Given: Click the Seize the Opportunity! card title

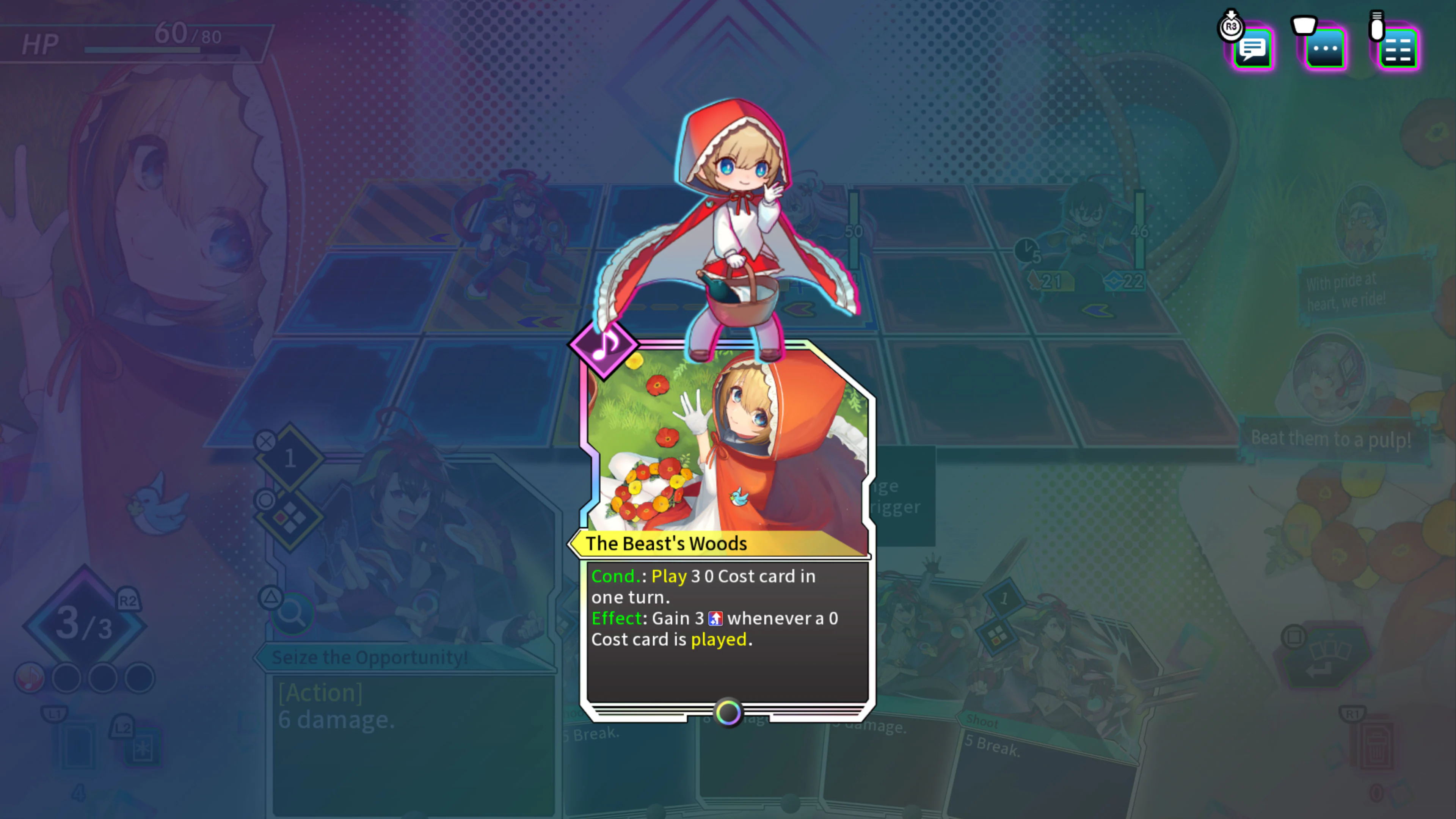Looking at the screenshot, I should 370,657.
